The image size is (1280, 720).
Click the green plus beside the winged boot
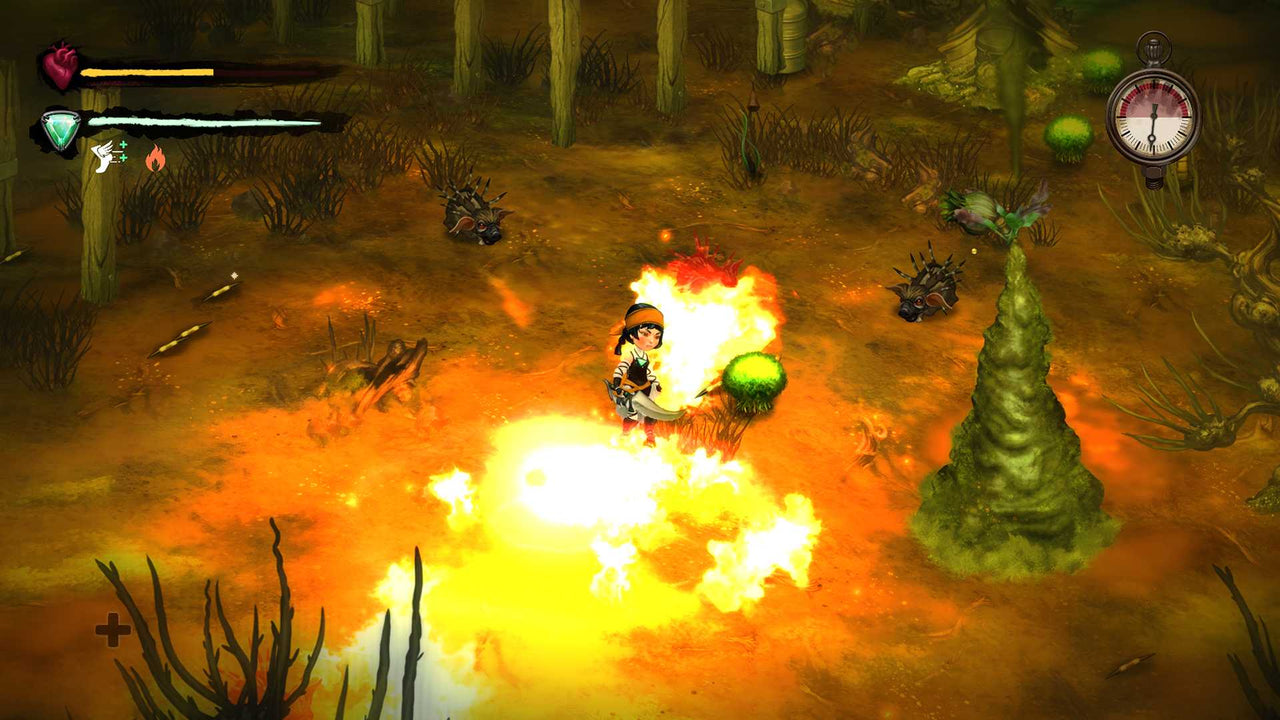click(x=122, y=145)
